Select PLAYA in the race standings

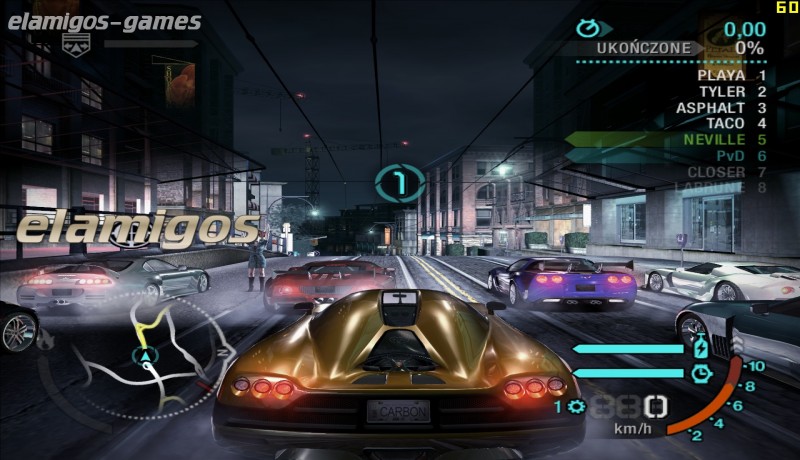tap(721, 75)
